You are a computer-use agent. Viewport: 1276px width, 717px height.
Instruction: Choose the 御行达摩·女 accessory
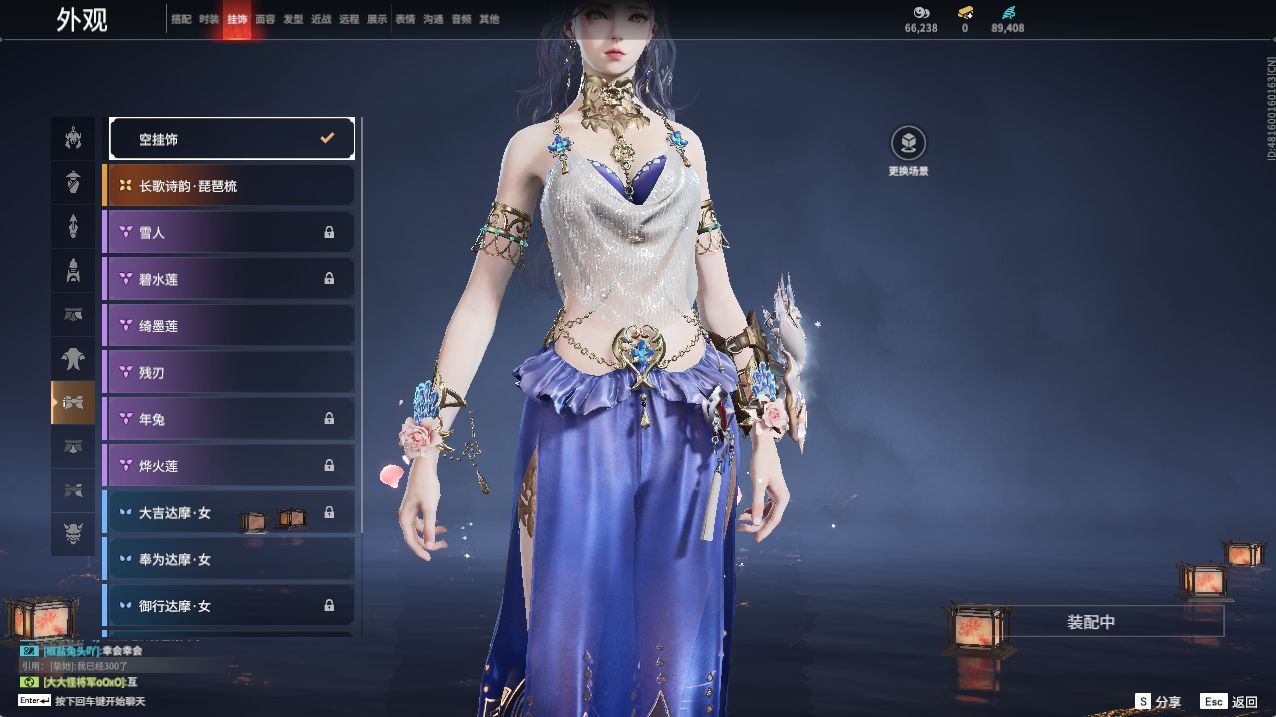click(x=229, y=605)
